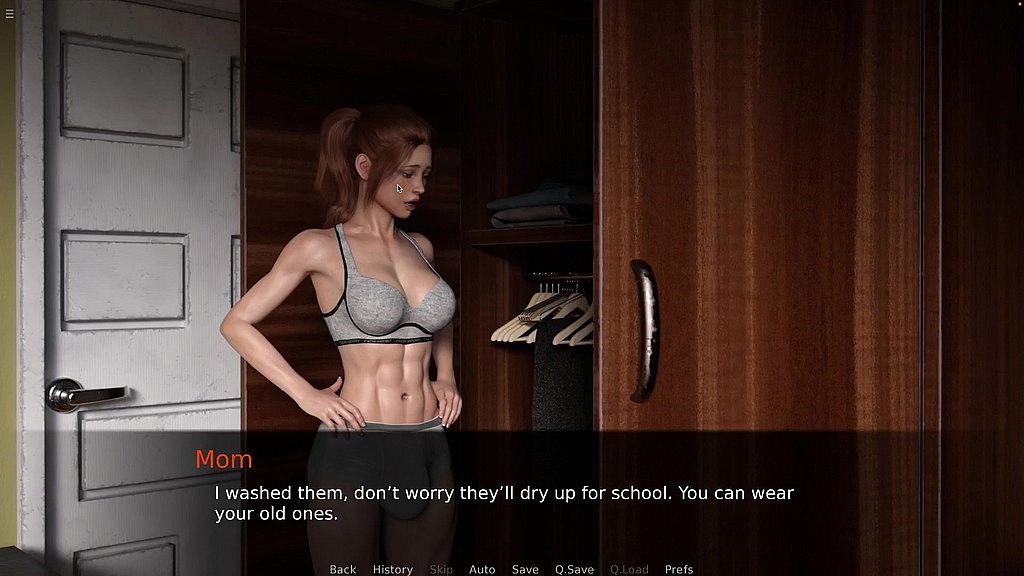Open the Prefs settings menu
Image resolution: width=1024 pixels, height=576 pixels.
[679, 569]
